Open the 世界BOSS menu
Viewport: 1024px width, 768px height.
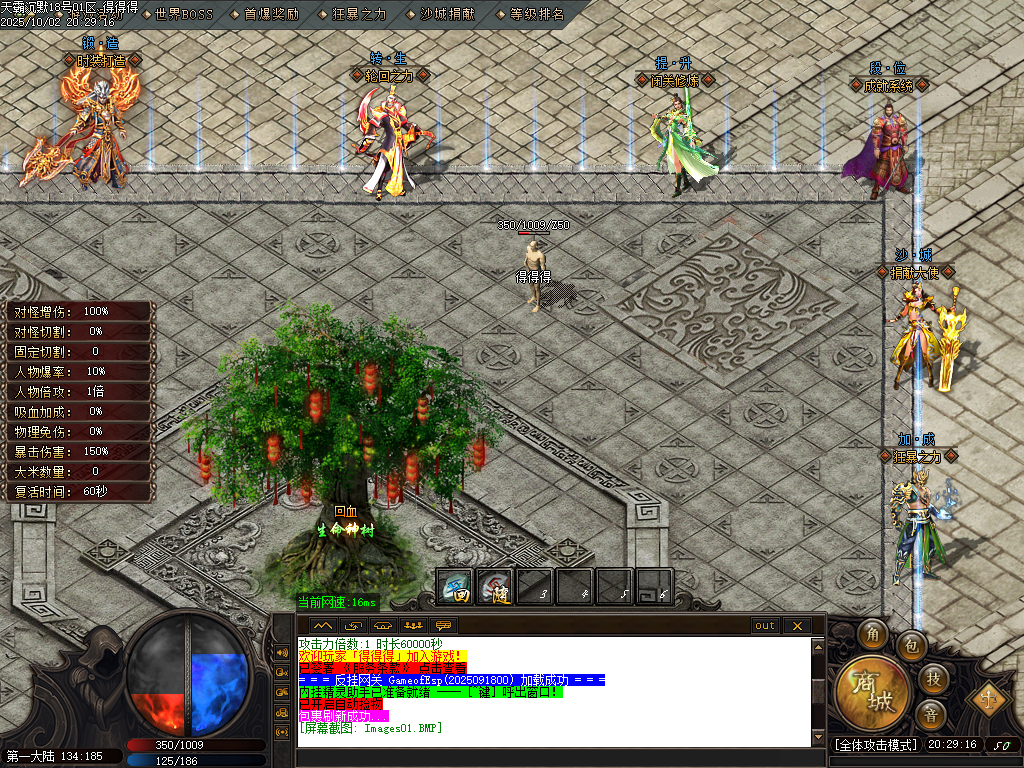184,14
